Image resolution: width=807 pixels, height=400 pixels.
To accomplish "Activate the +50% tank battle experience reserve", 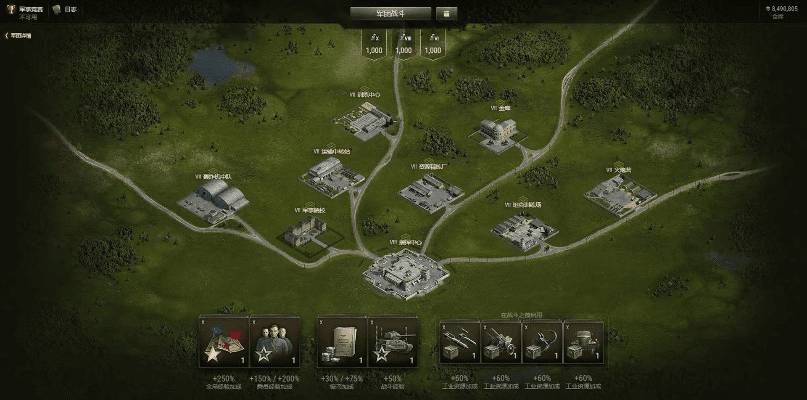I will click(393, 343).
